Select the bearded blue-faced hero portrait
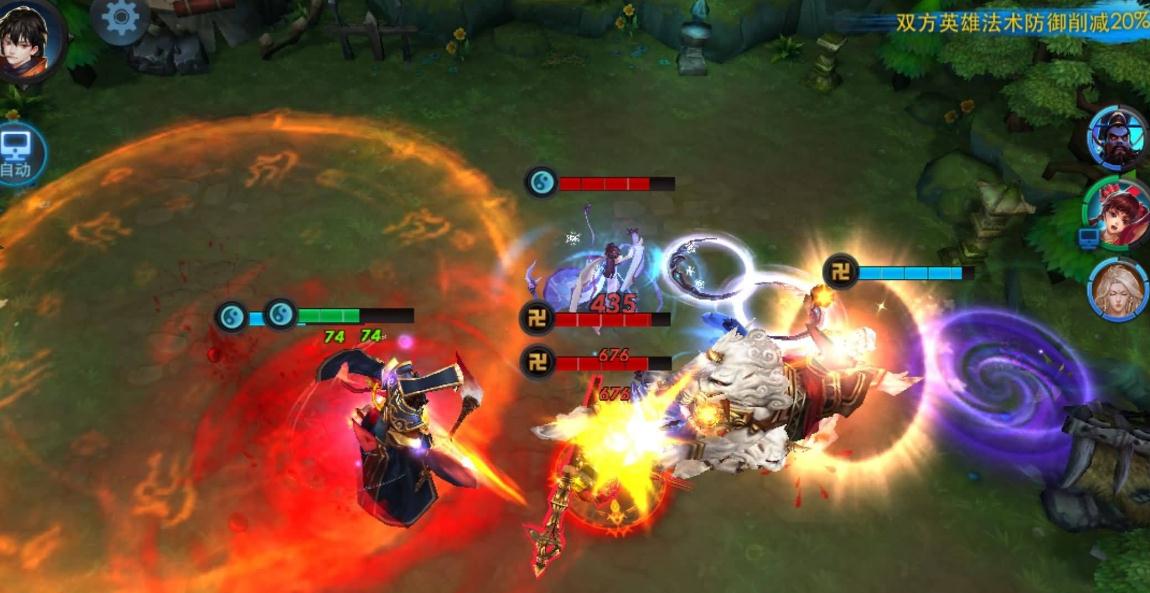This screenshot has height=593, width=1150. [x=1117, y=138]
